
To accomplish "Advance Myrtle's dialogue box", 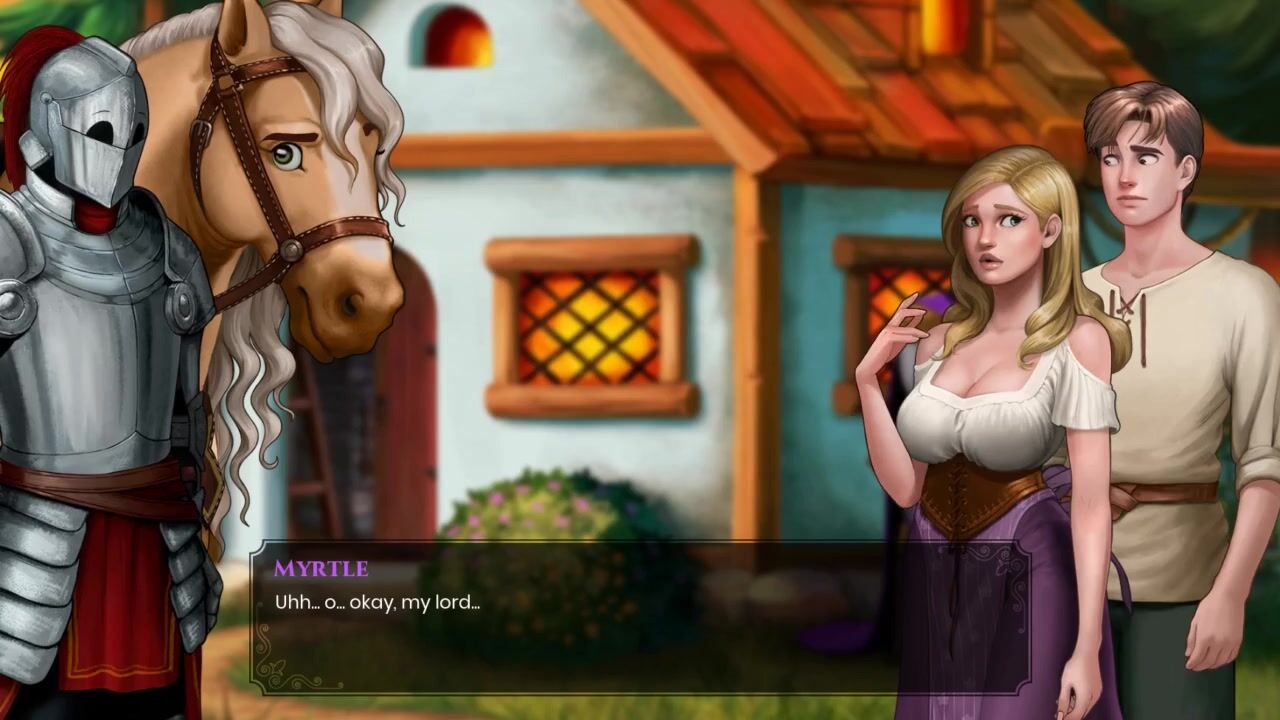I will coord(640,618).
